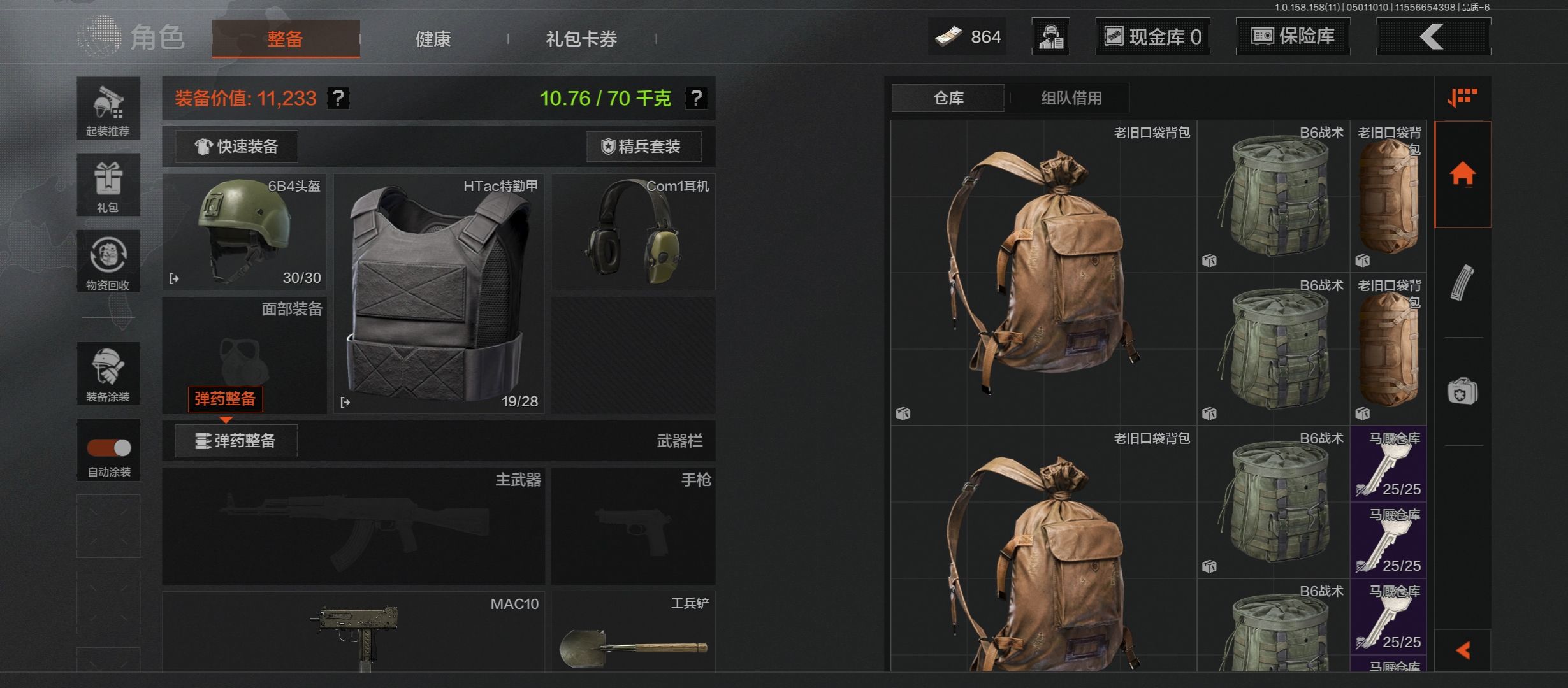Switch to the 健康 tab
The height and width of the screenshot is (688, 1568).
pos(433,39)
